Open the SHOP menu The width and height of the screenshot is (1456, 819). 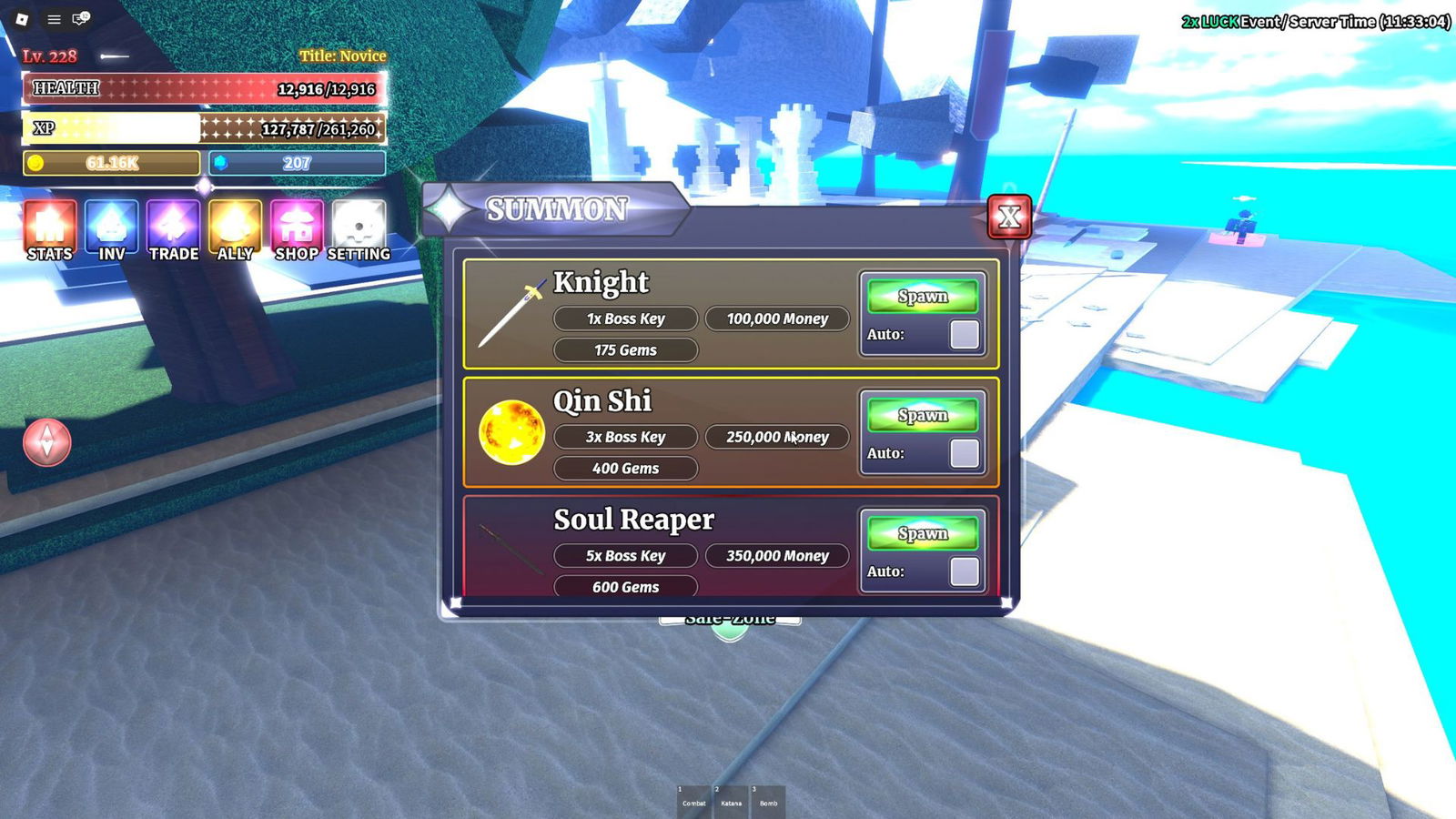(x=297, y=231)
